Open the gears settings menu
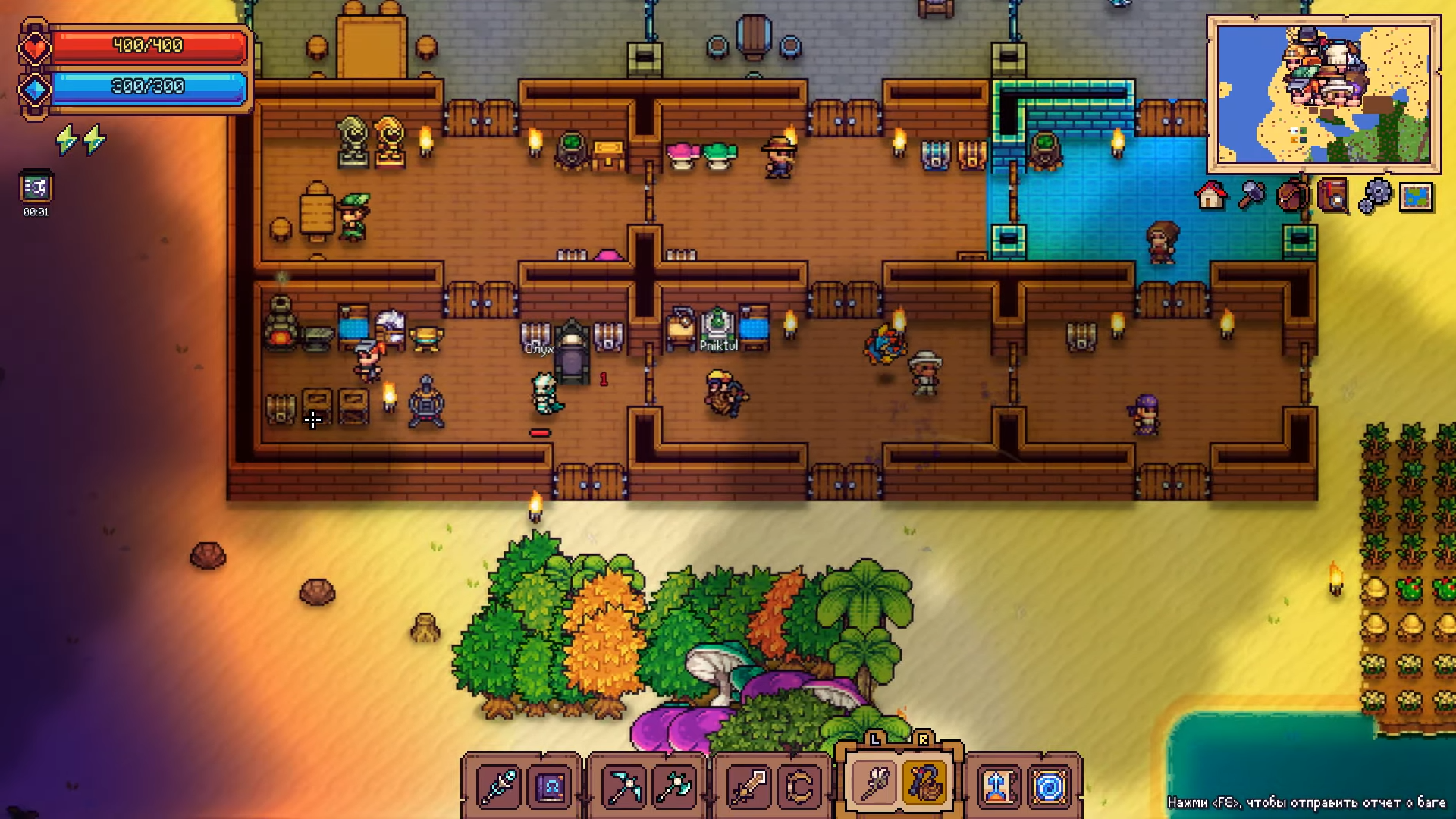Screen dimensions: 1456x819 coord(1374,196)
